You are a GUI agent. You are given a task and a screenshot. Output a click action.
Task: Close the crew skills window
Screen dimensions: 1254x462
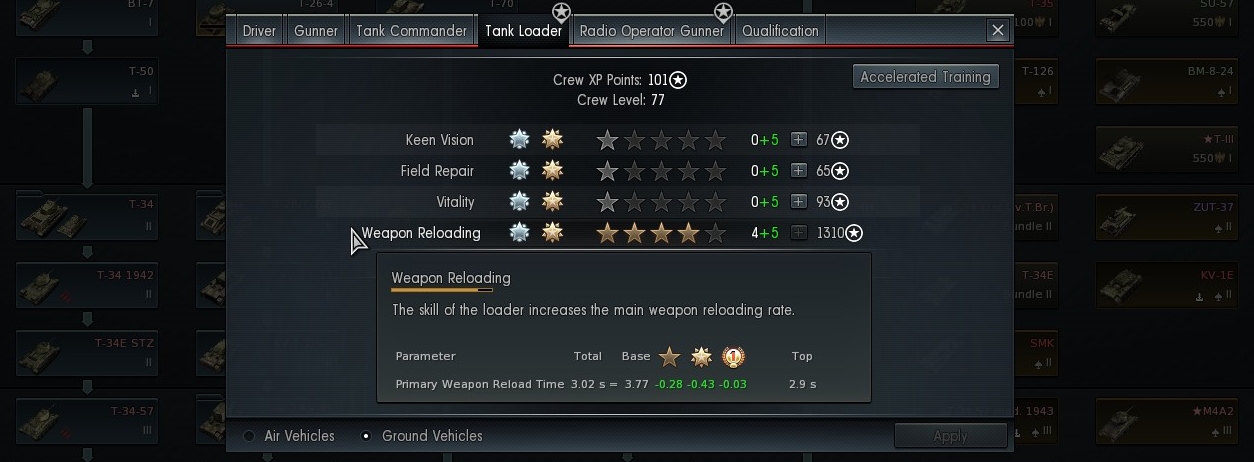coord(997,31)
